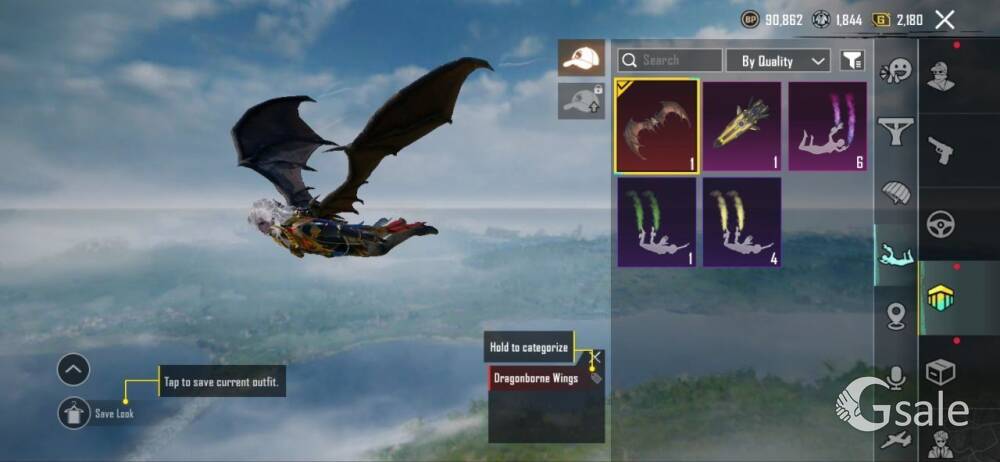The height and width of the screenshot is (462, 1000).
Task: Tap the Save Look hanger button
Action: tap(74, 413)
